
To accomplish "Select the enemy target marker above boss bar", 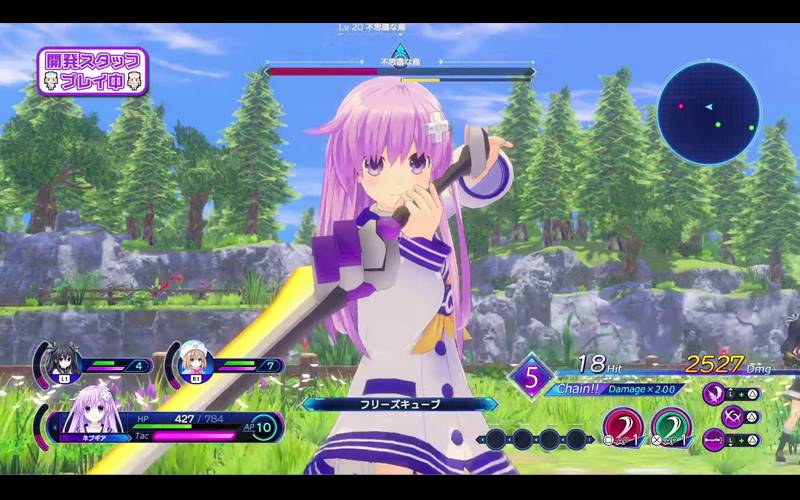I will (400, 51).
